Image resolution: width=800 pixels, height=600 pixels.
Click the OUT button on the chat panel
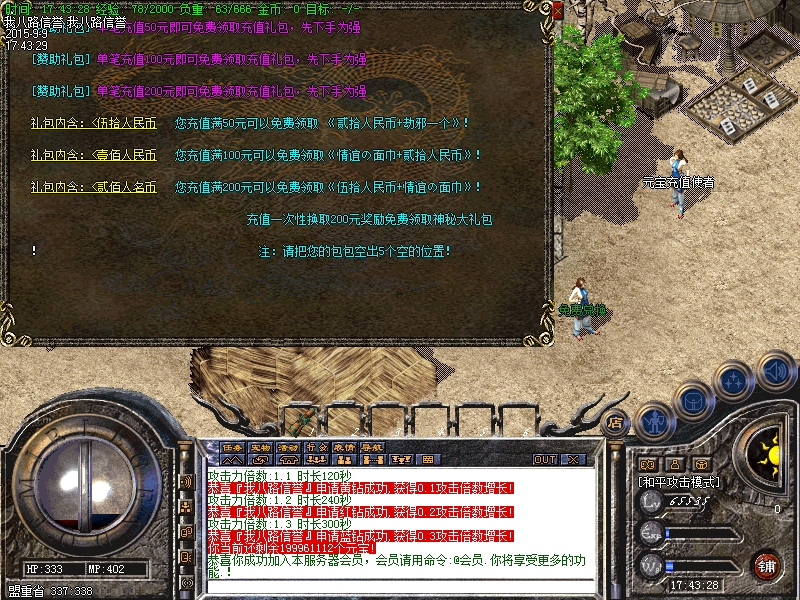click(x=544, y=459)
